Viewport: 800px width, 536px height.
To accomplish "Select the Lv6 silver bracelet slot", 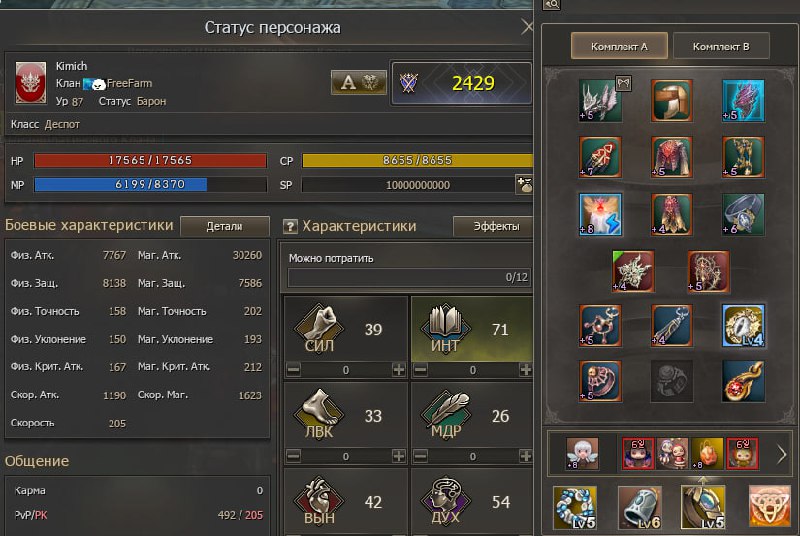I will point(638,508).
